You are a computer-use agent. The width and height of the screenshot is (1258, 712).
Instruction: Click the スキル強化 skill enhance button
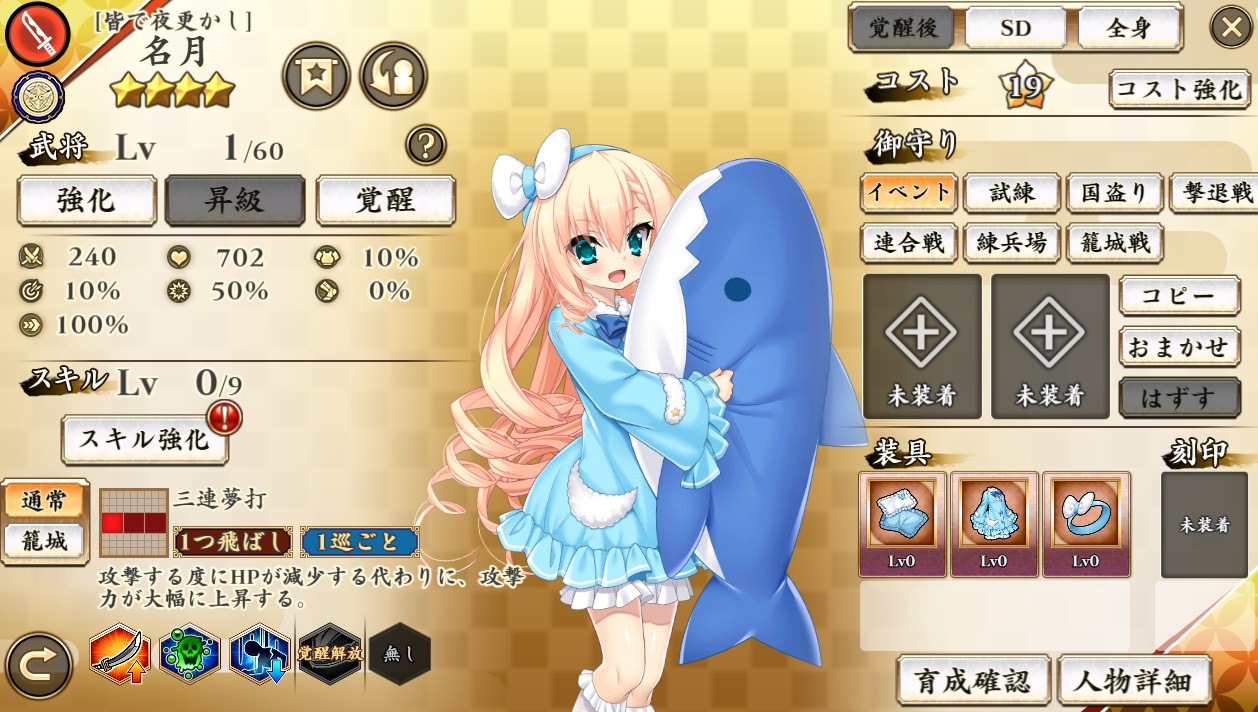click(x=145, y=439)
